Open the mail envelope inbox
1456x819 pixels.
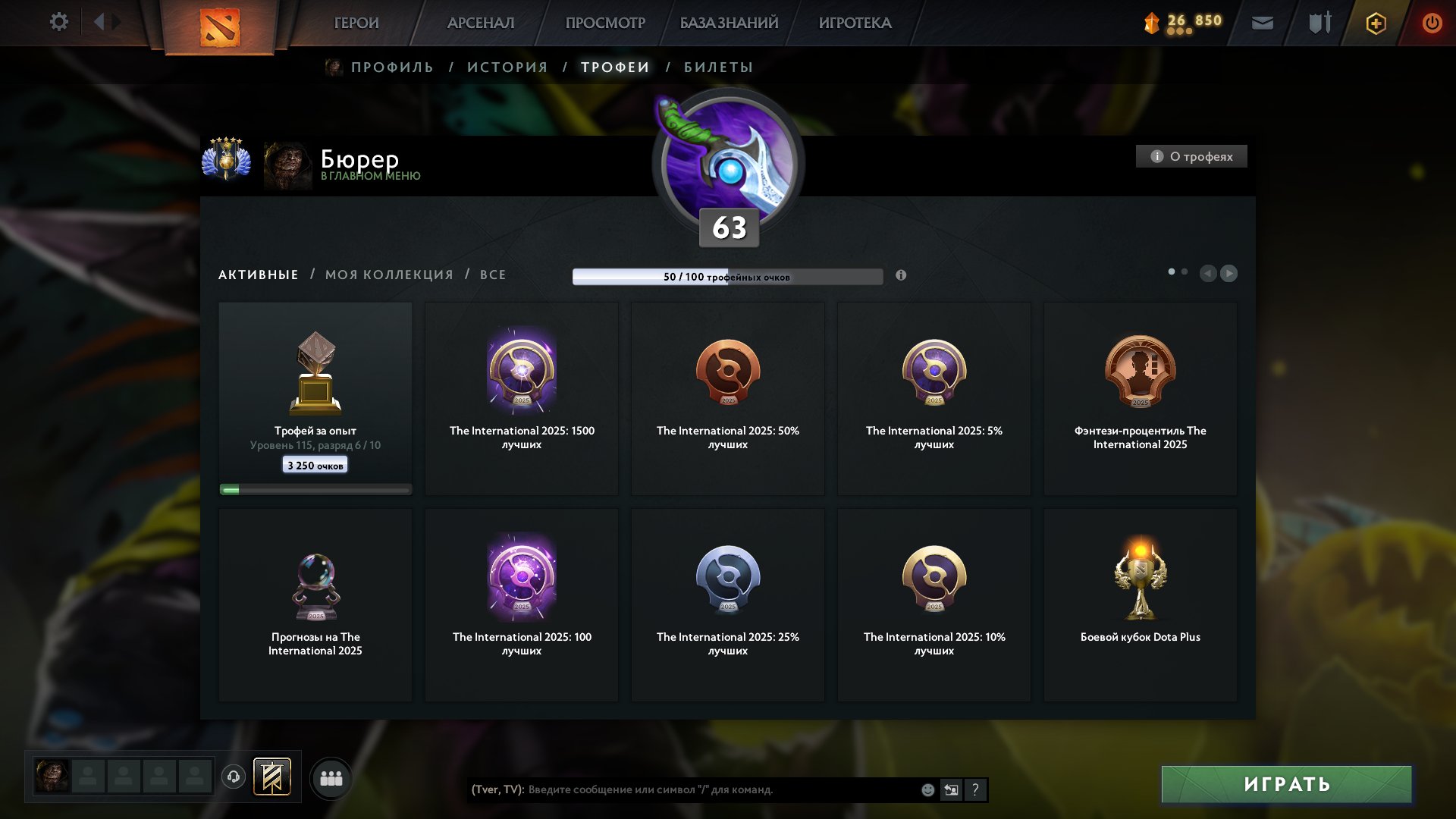point(1263,23)
